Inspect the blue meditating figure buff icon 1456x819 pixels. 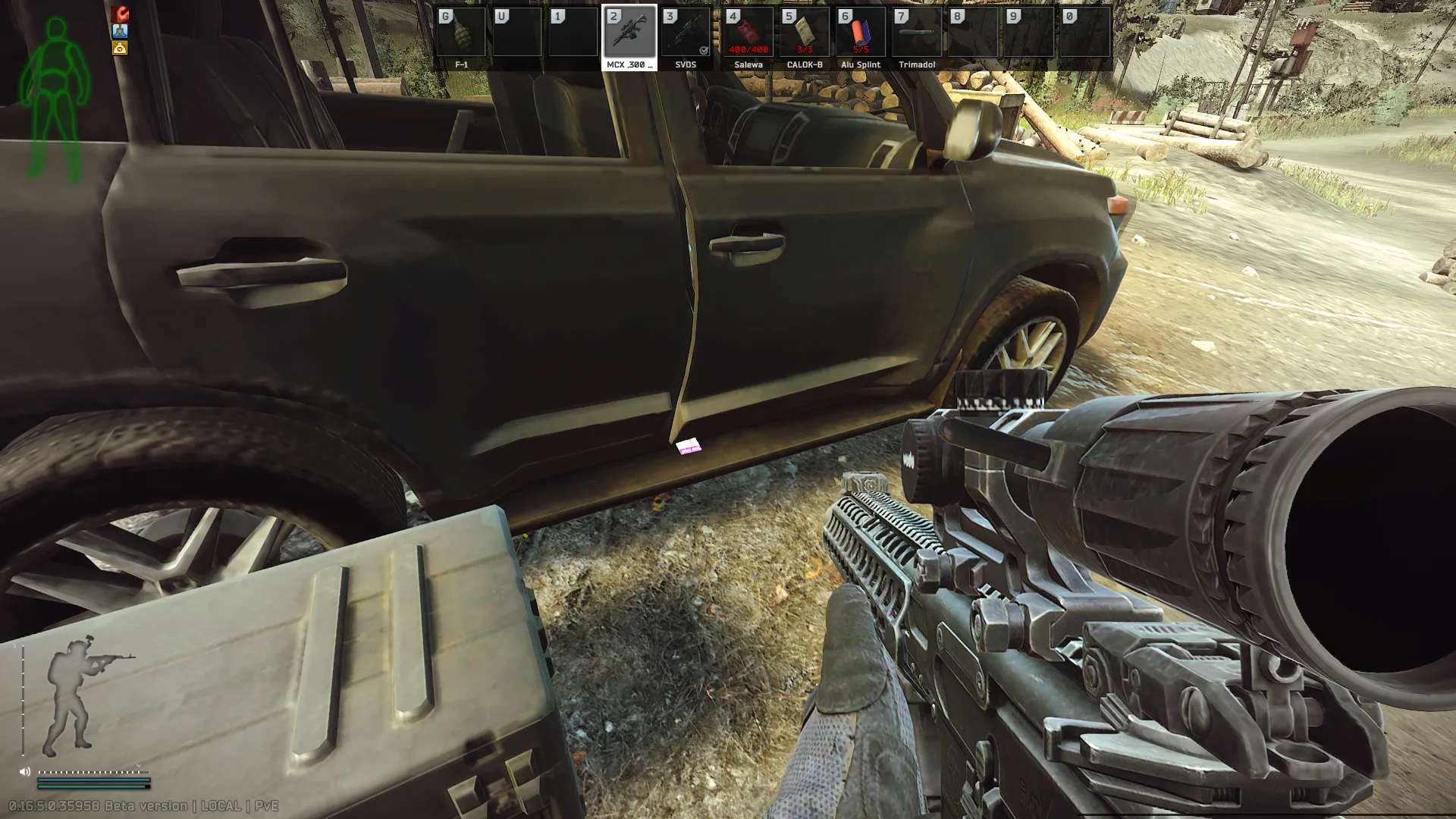click(120, 31)
